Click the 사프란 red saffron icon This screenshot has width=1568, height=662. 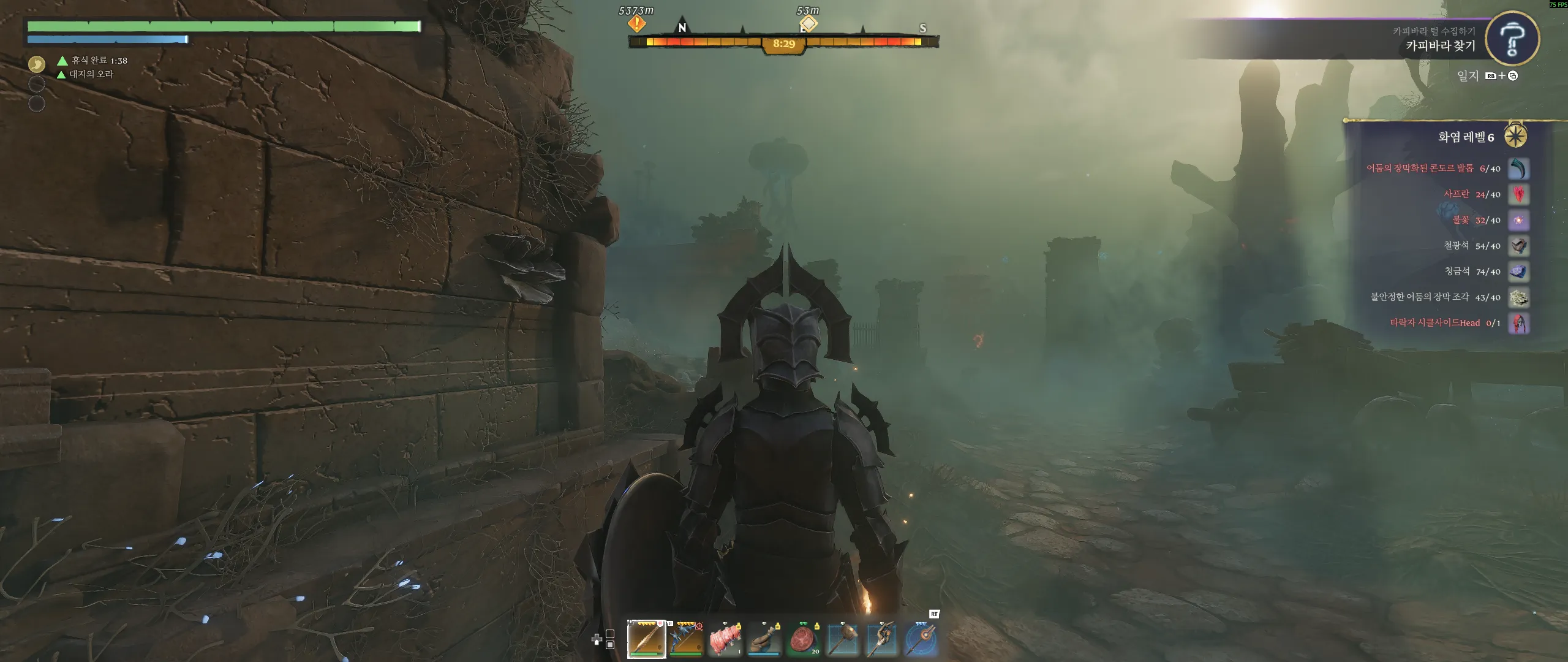tap(1518, 194)
